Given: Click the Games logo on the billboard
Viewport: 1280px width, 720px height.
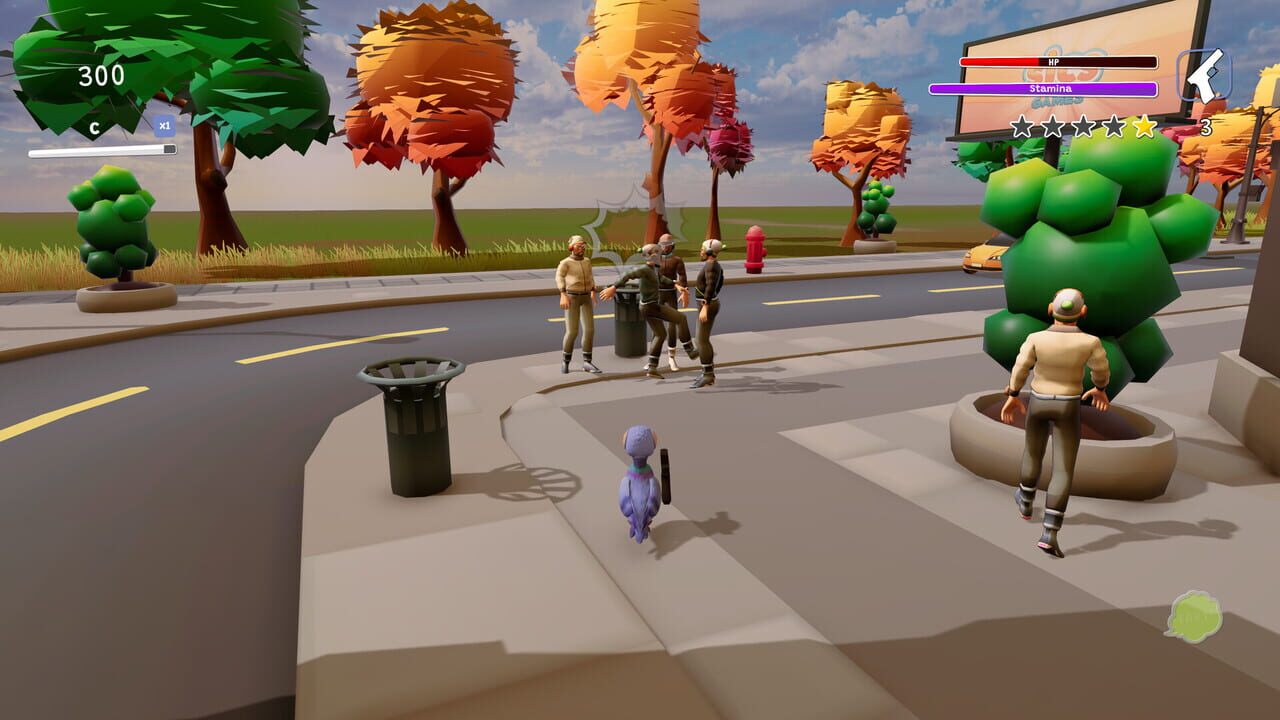Looking at the screenshot, I should click(1056, 100).
